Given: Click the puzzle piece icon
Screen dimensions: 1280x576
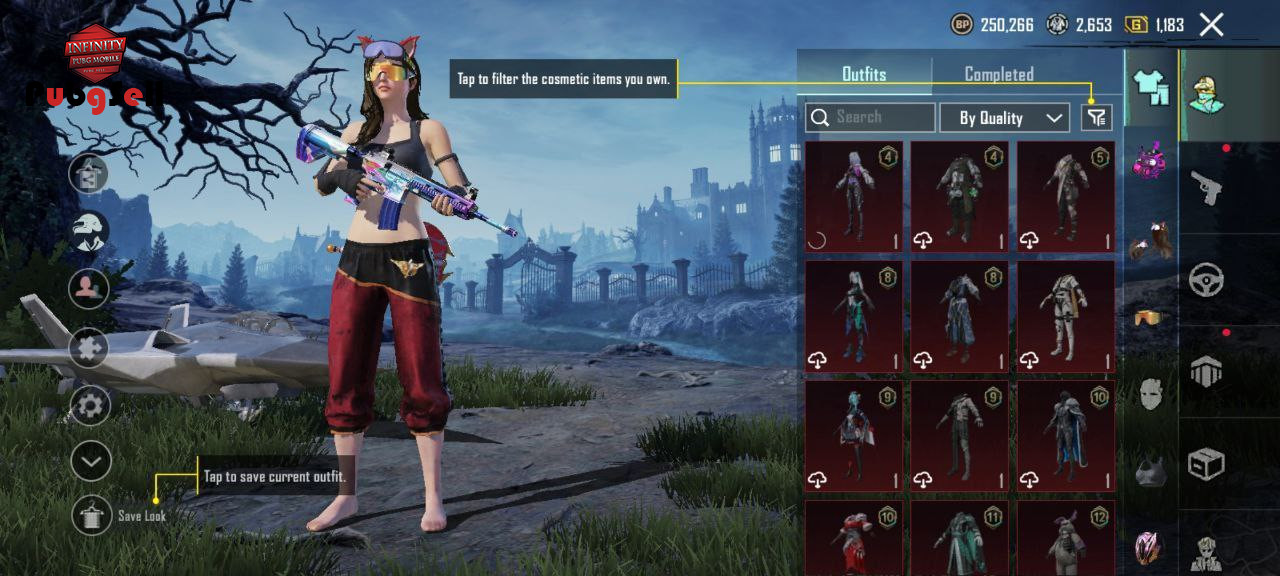Looking at the screenshot, I should pos(90,348).
